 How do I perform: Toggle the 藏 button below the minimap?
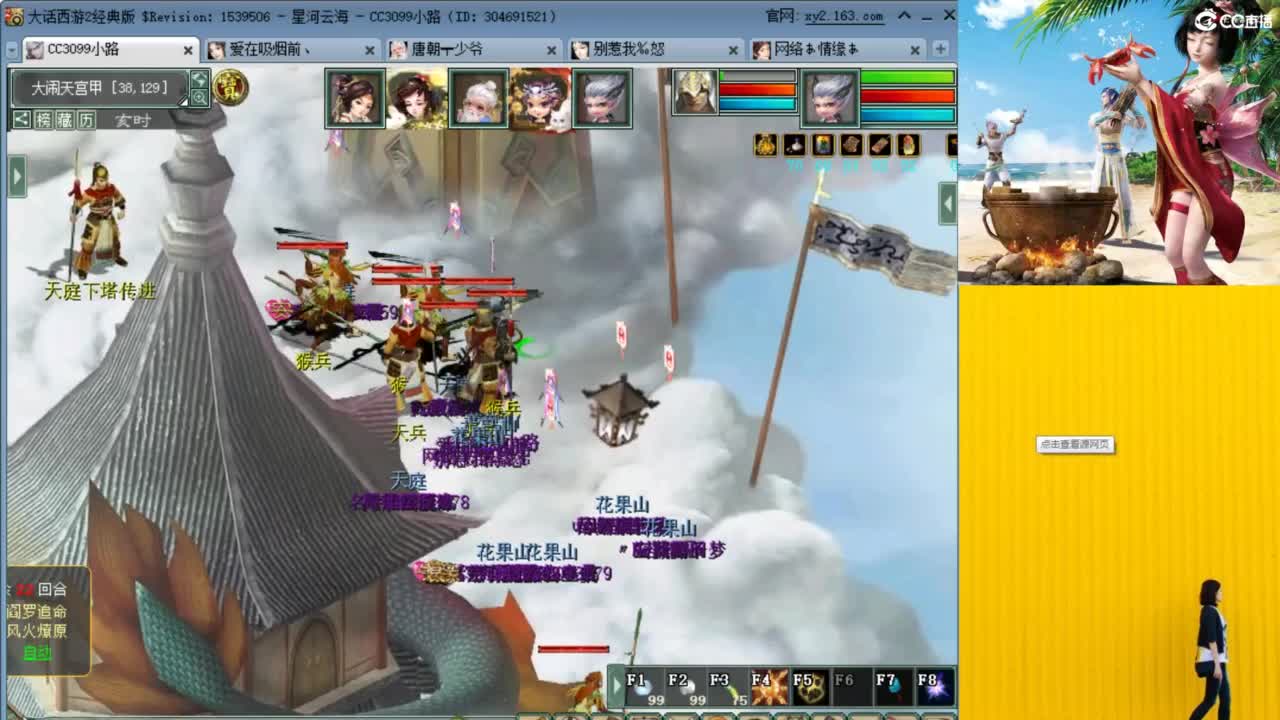click(63, 119)
